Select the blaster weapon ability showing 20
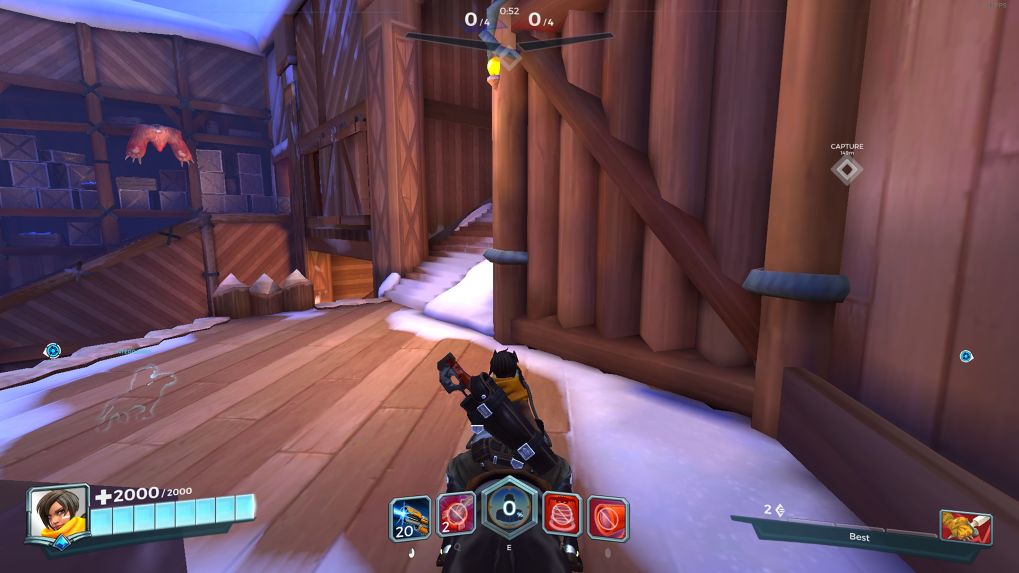The width and height of the screenshot is (1019, 573). point(410,517)
